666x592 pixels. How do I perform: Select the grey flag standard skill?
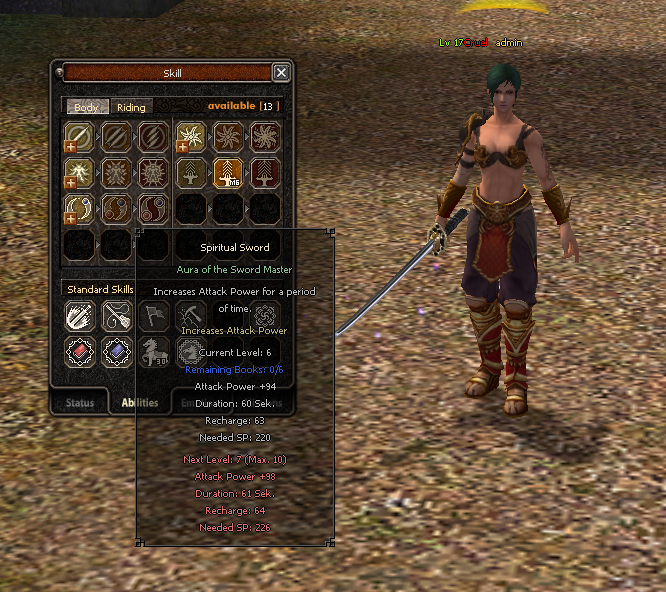[x=154, y=316]
